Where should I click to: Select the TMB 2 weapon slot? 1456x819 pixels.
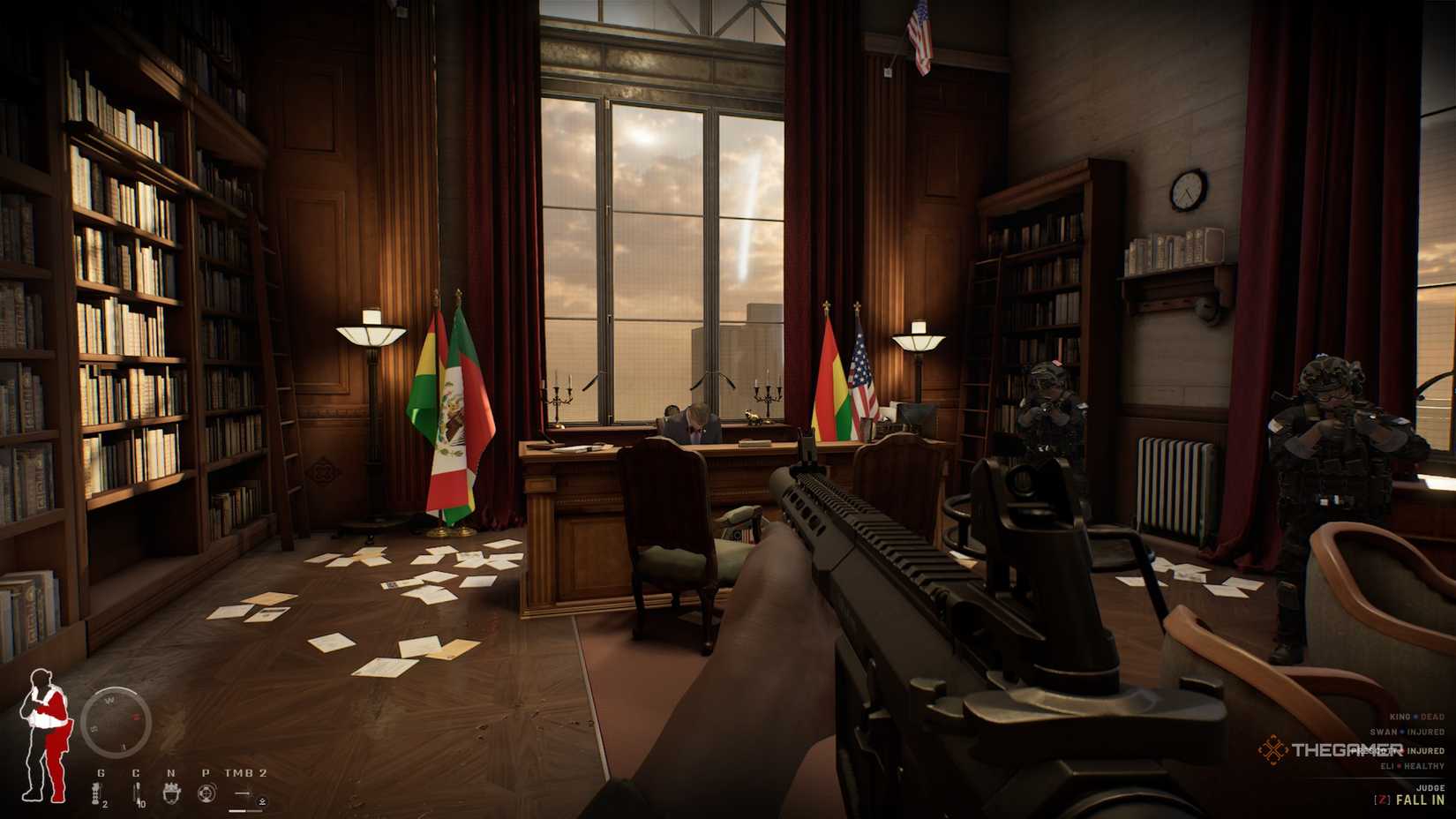(246, 792)
